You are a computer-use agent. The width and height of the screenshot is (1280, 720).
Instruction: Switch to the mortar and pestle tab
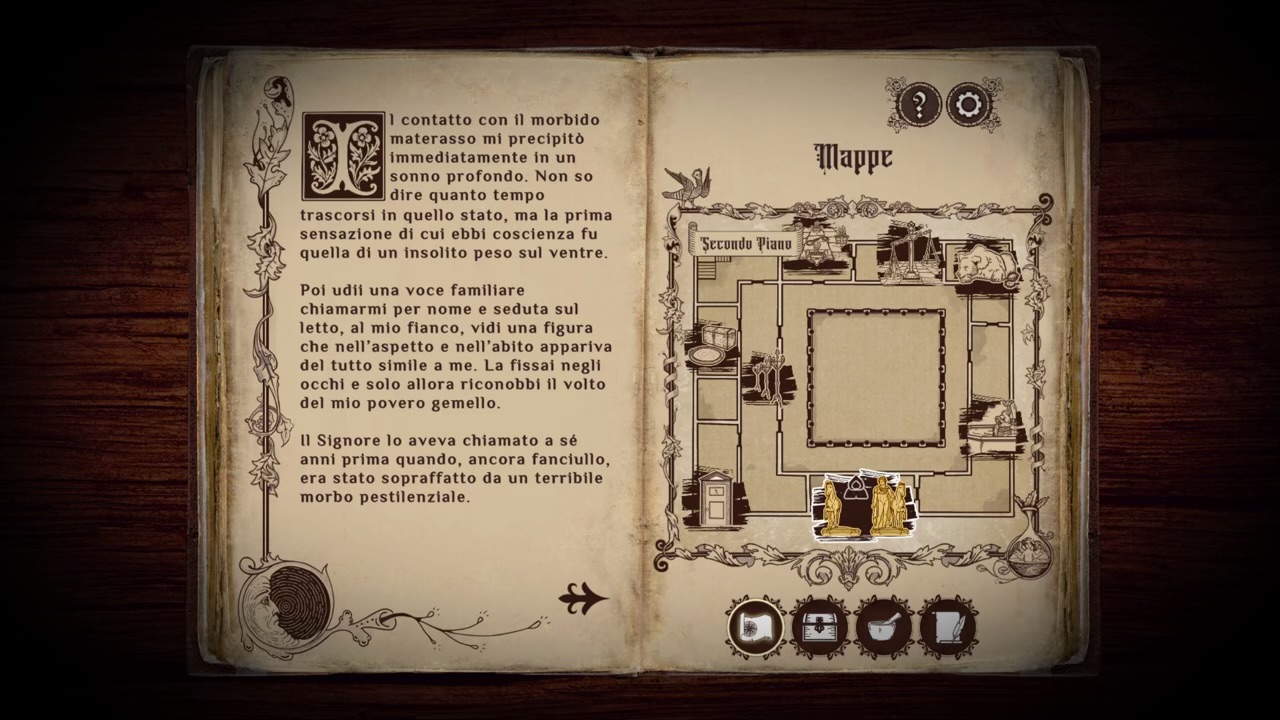tap(884, 627)
